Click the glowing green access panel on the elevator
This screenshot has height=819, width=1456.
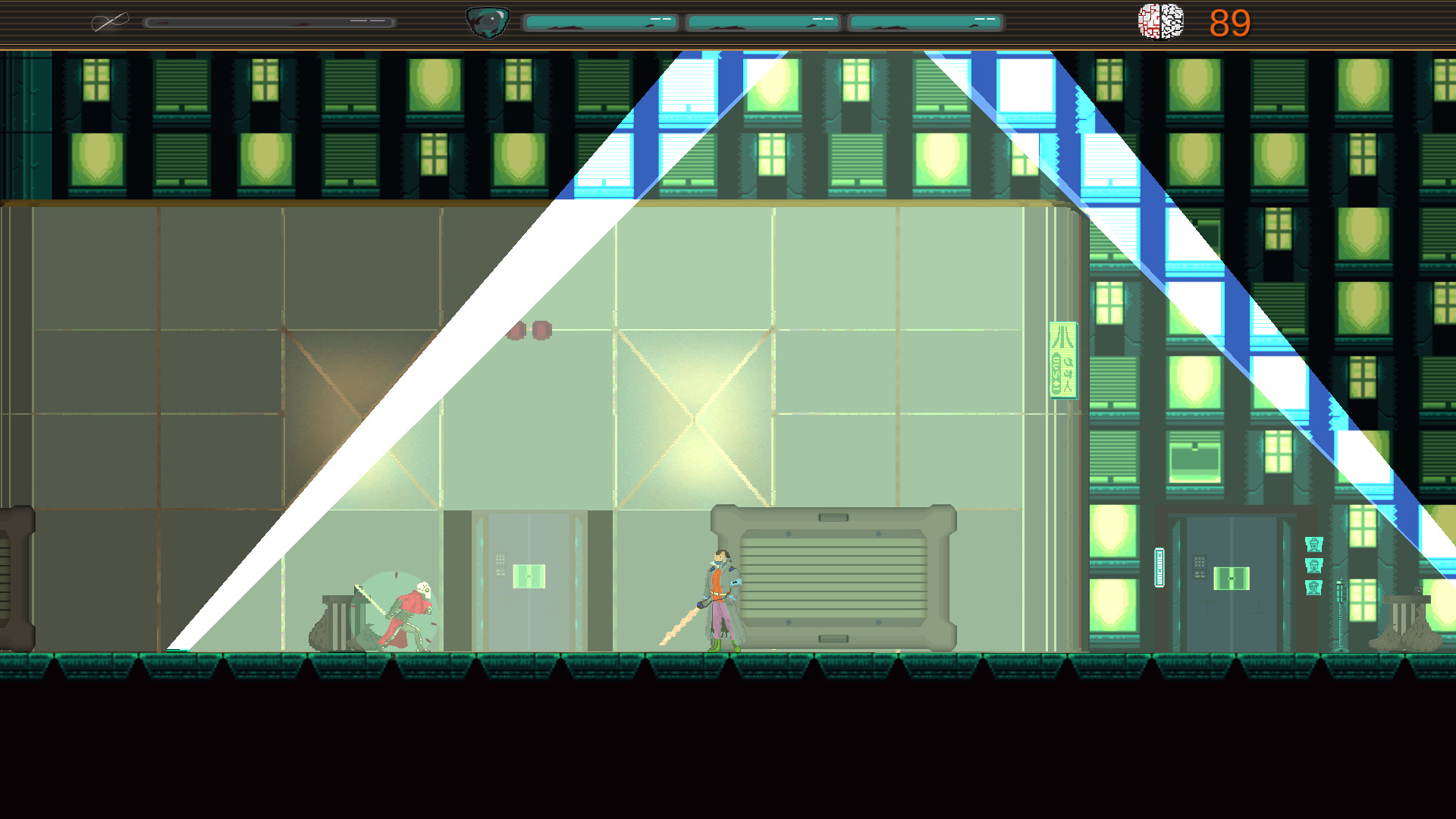point(1232,579)
